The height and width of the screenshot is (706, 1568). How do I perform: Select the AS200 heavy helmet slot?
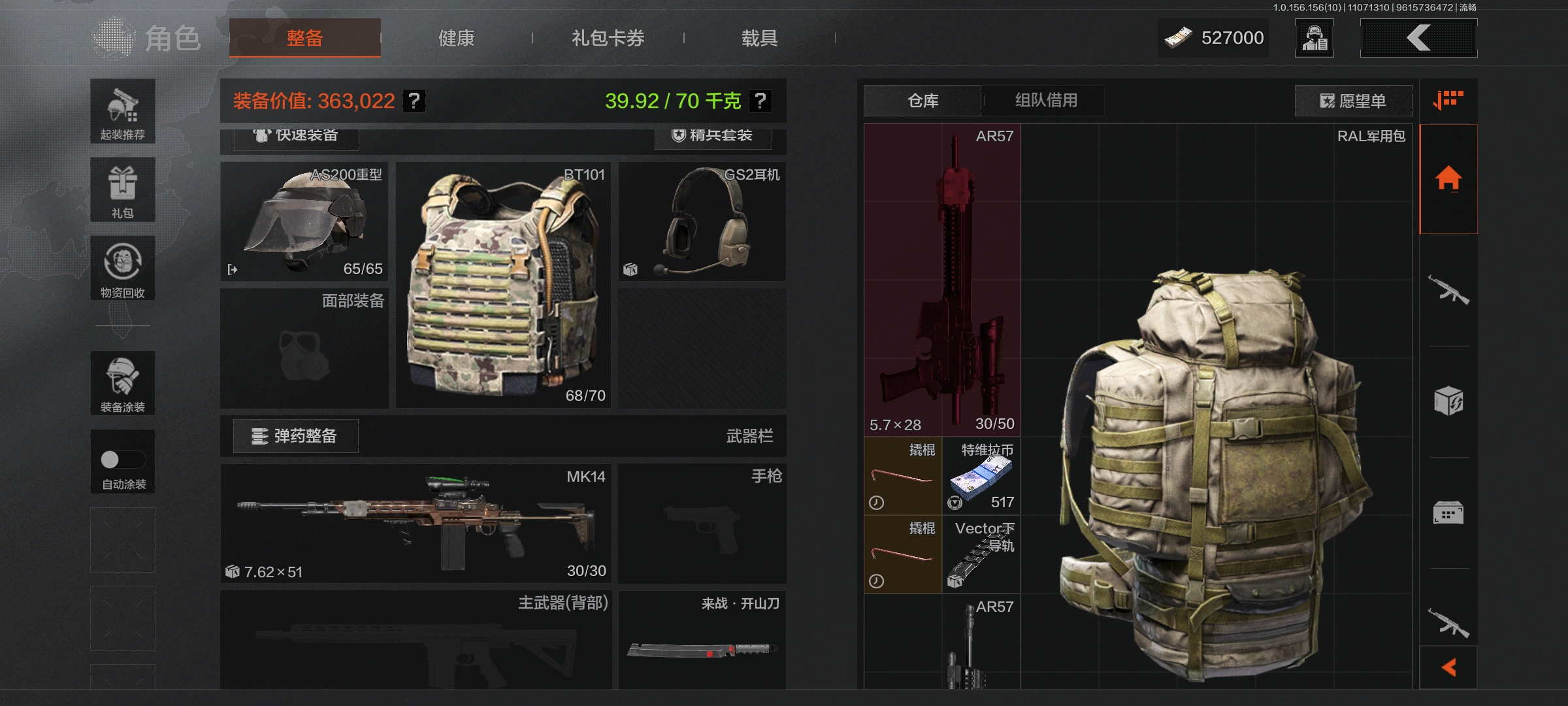pos(304,222)
